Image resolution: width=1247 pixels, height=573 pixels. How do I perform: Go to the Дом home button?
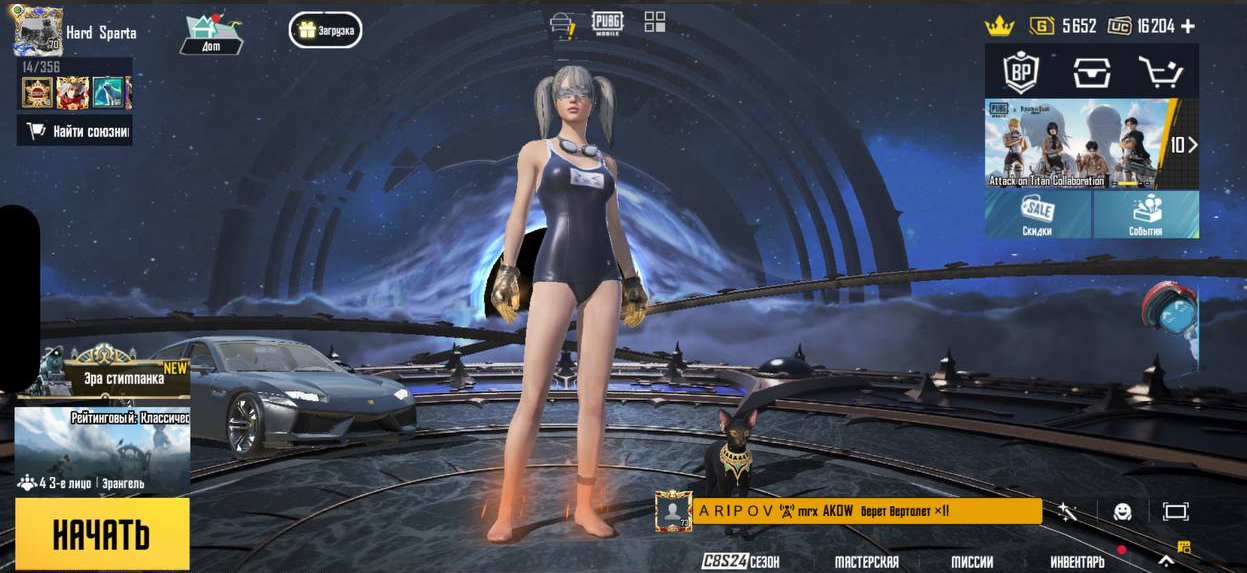pyautogui.click(x=212, y=34)
